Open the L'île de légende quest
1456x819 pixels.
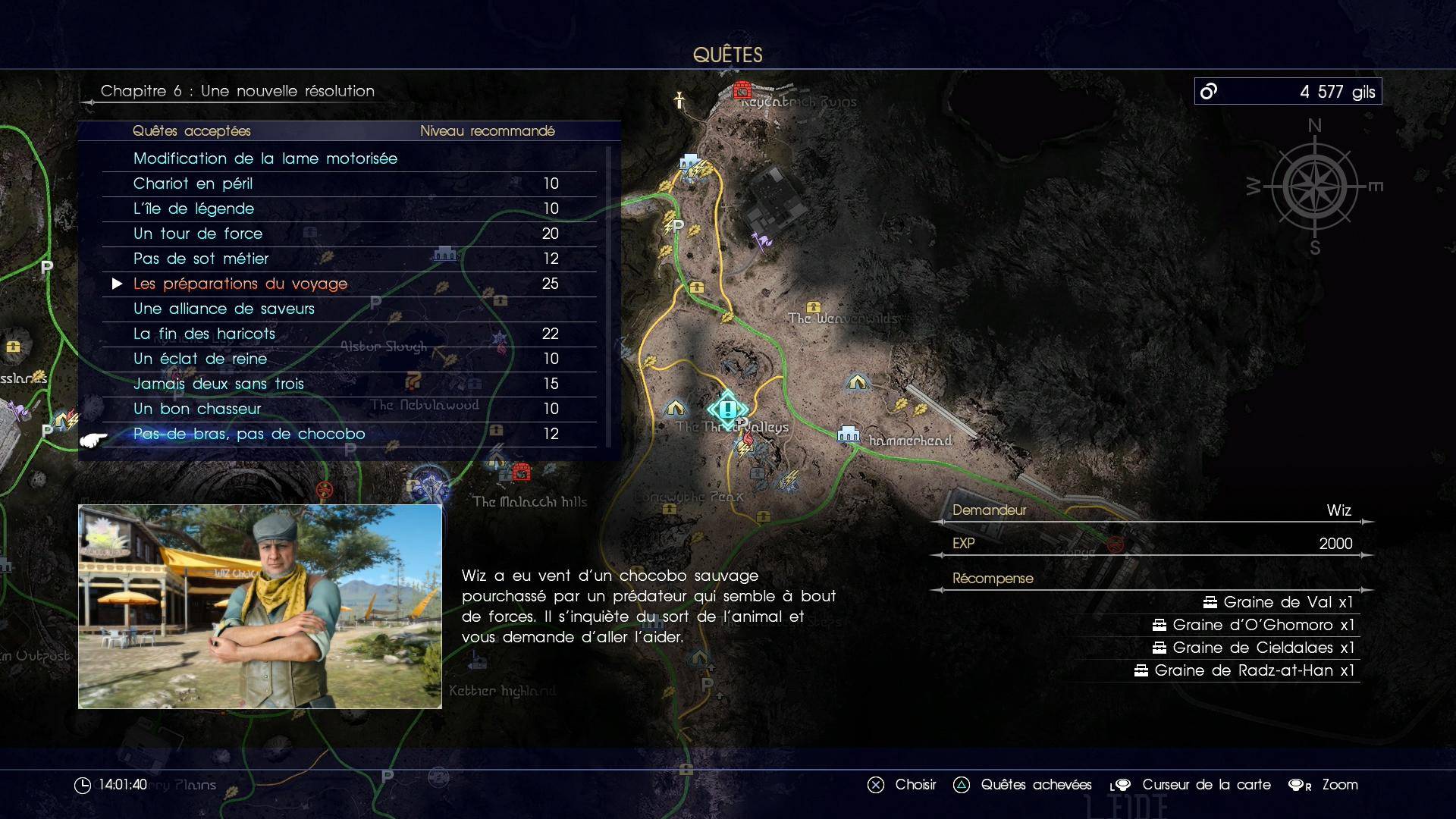[x=193, y=209]
